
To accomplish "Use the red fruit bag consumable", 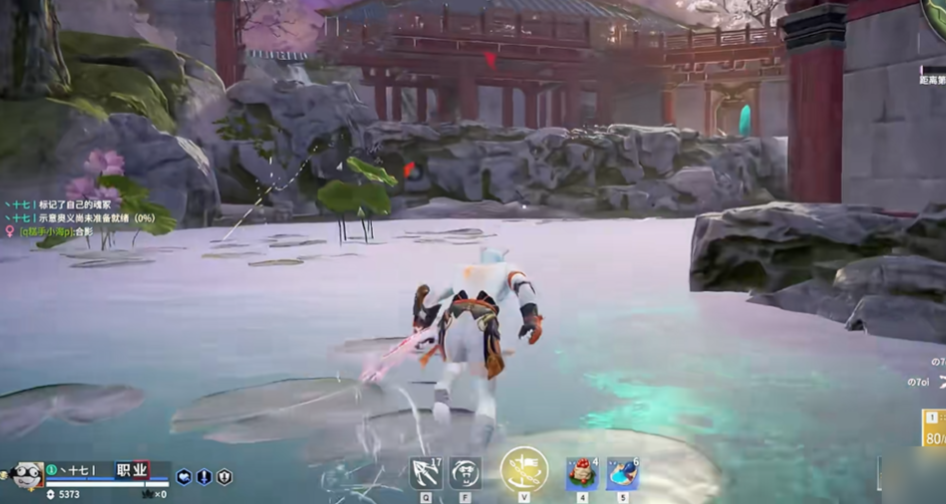I will coord(582,473).
